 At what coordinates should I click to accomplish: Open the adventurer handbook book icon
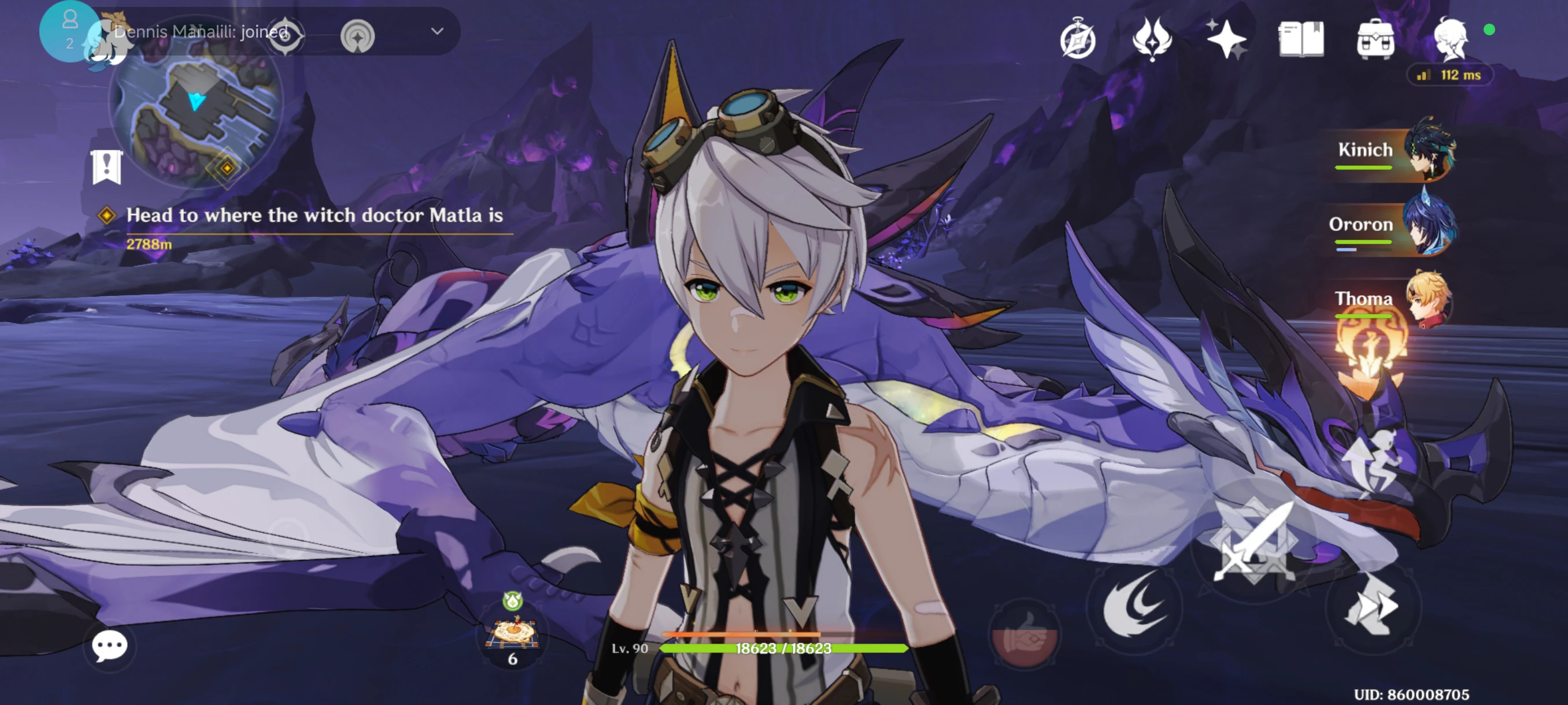click(x=1301, y=39)
